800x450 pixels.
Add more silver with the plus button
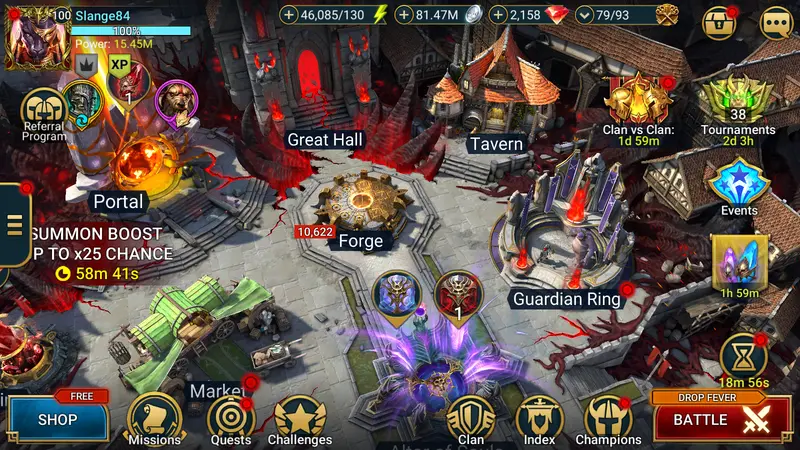point(403,15)
